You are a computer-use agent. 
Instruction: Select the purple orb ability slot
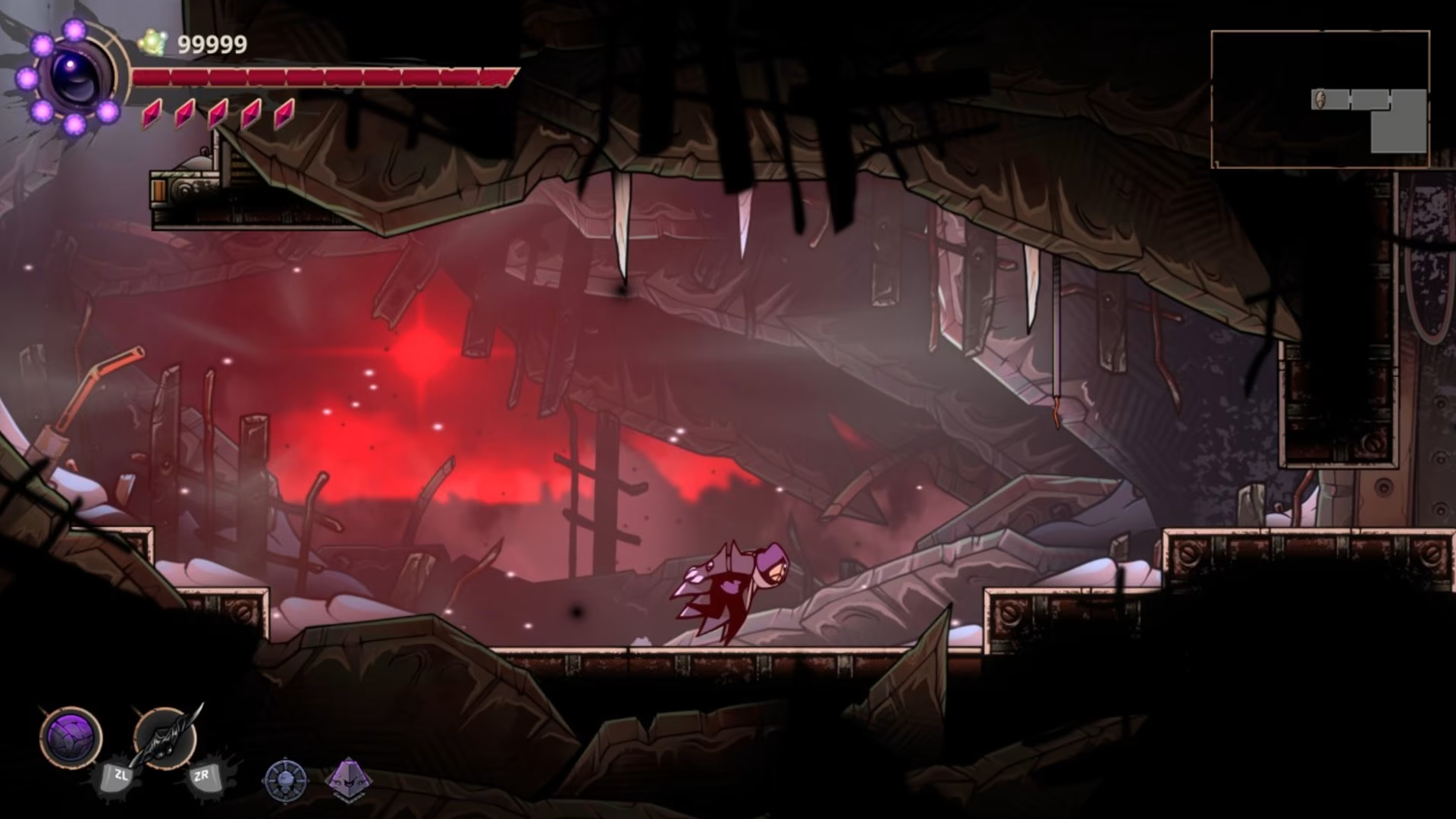coord(71,736)
